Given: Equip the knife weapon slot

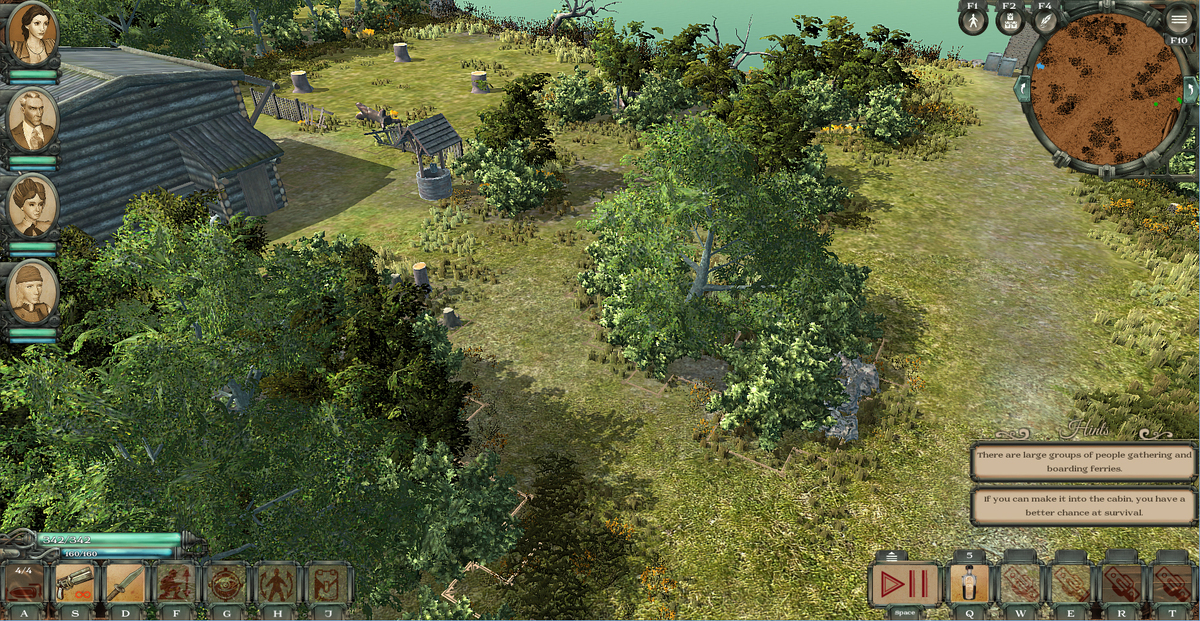Looking at the screenshot, I should click(x=126, y=583).
